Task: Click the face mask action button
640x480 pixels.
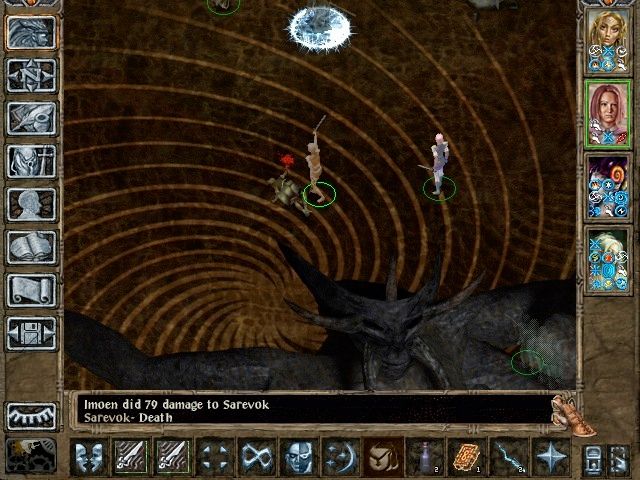Action: (x=298, y=457)
